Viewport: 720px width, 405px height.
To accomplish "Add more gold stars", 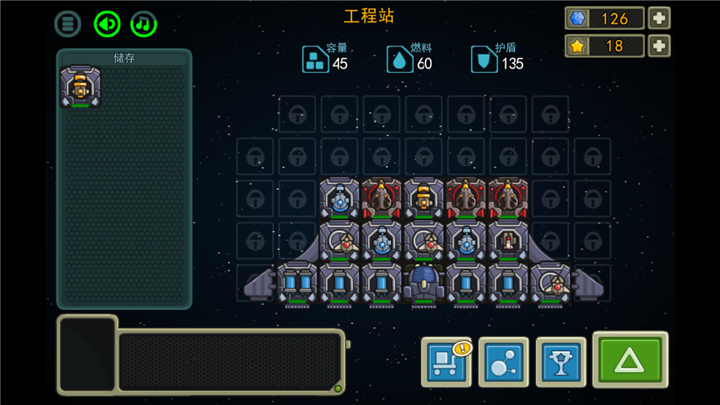I will [659, 46].
